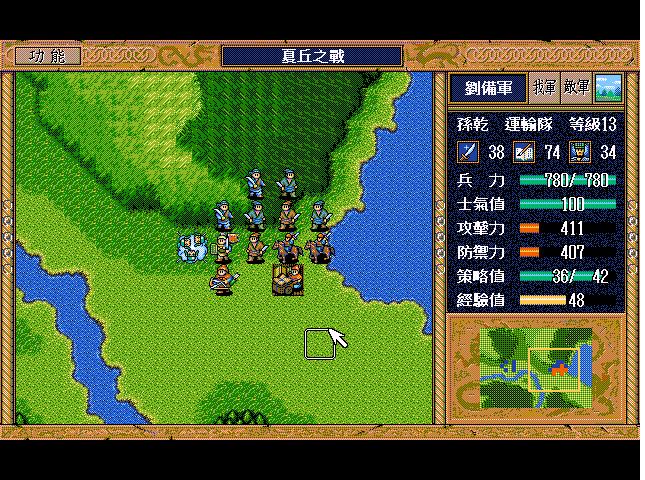Click the landscape terrain icon
Screen dimensions: 645x480
[608, 88]
